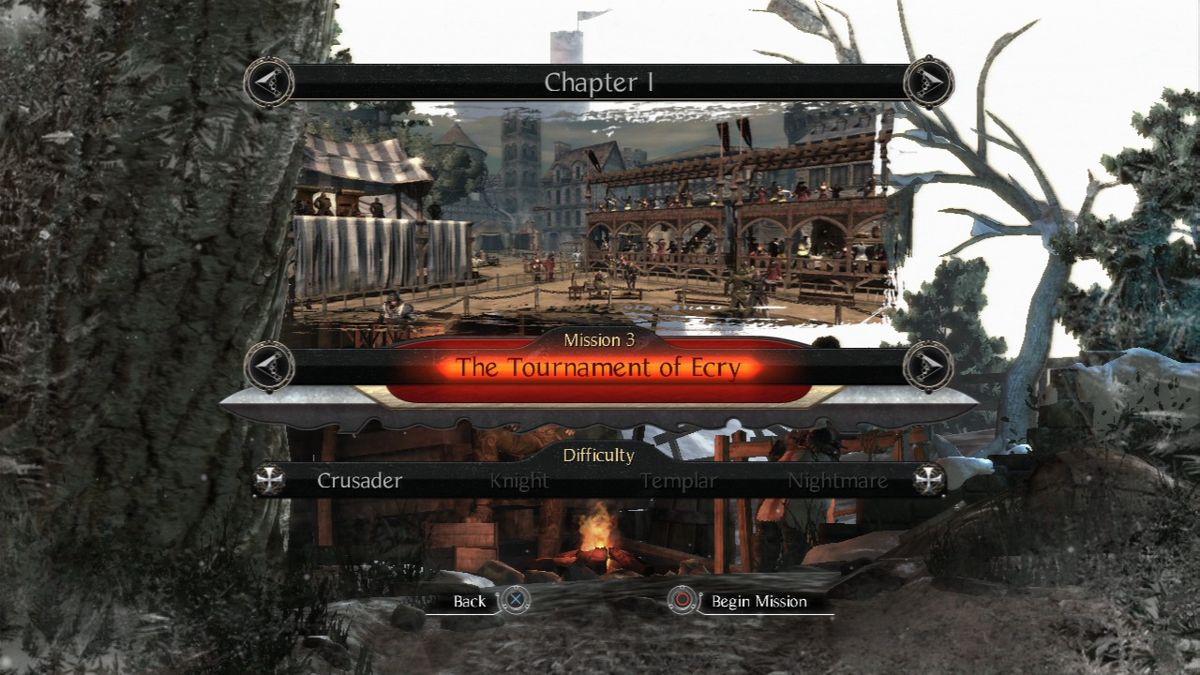Choose Knight difficulty
Viewport: 1200px width, 675px height.
click(519, 481)
